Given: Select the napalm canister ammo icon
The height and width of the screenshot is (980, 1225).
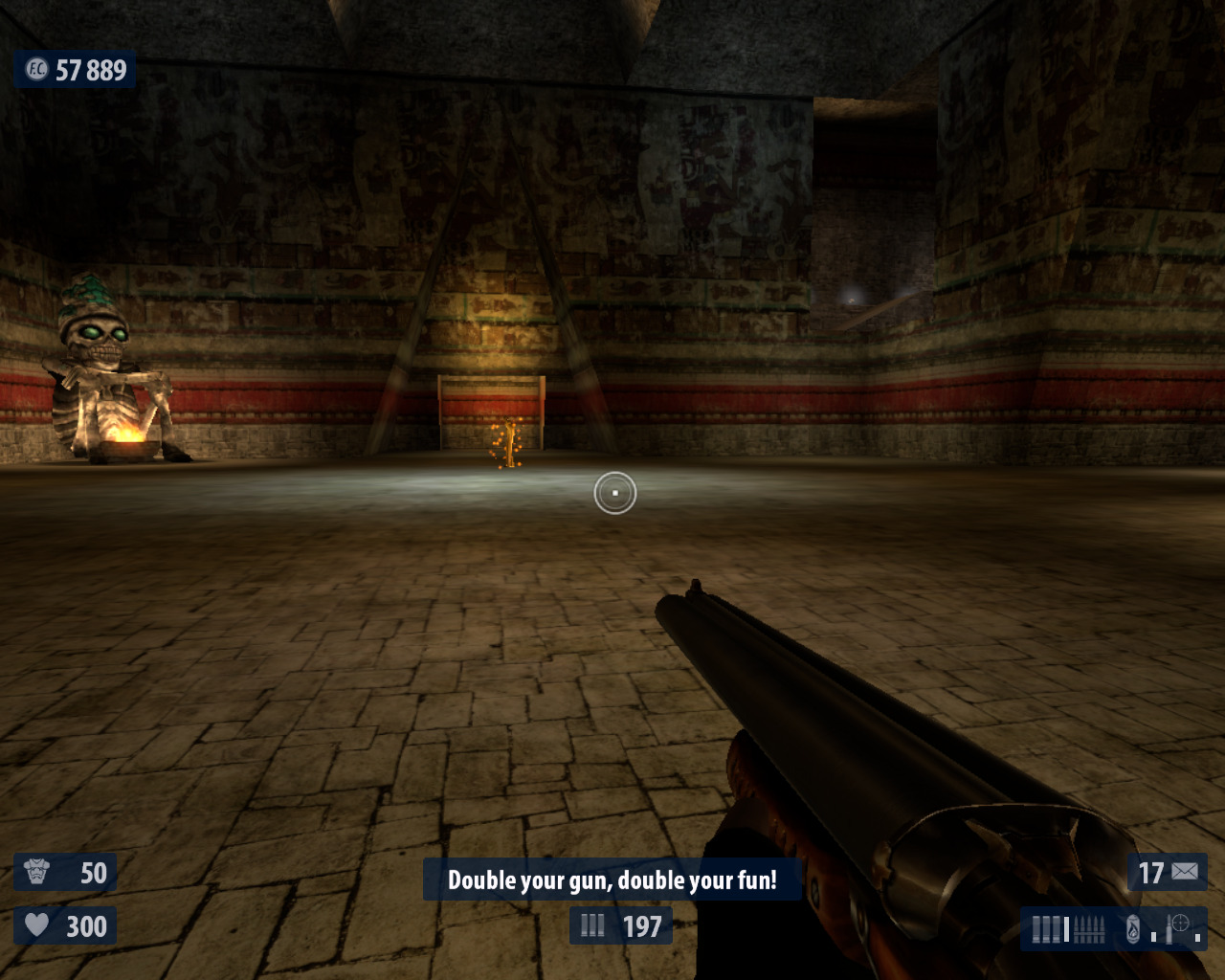Looking at the screenshot, I should [1133, 928].
